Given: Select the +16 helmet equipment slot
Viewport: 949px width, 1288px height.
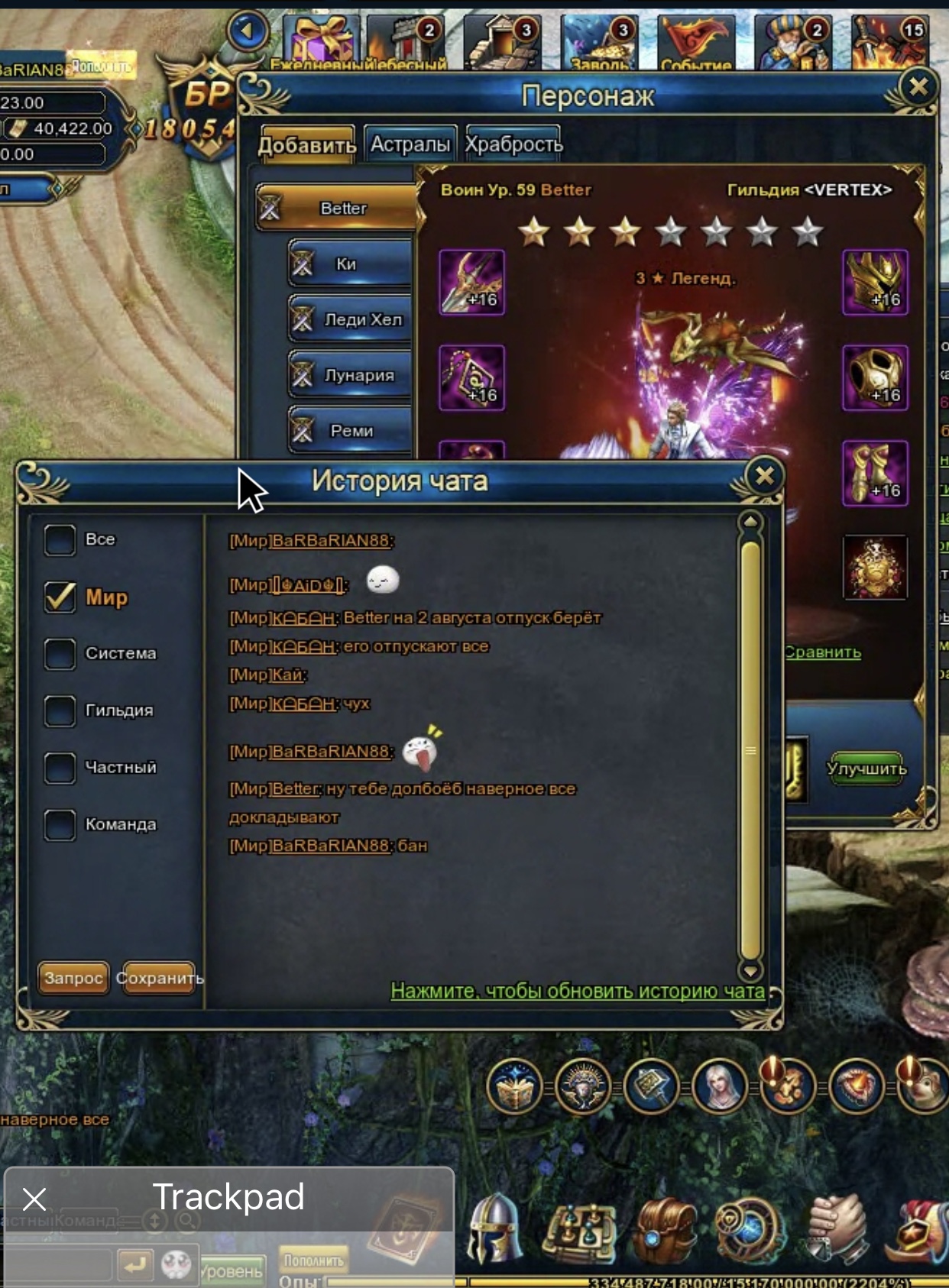Looking at the screenshot, I should point(875,282).
